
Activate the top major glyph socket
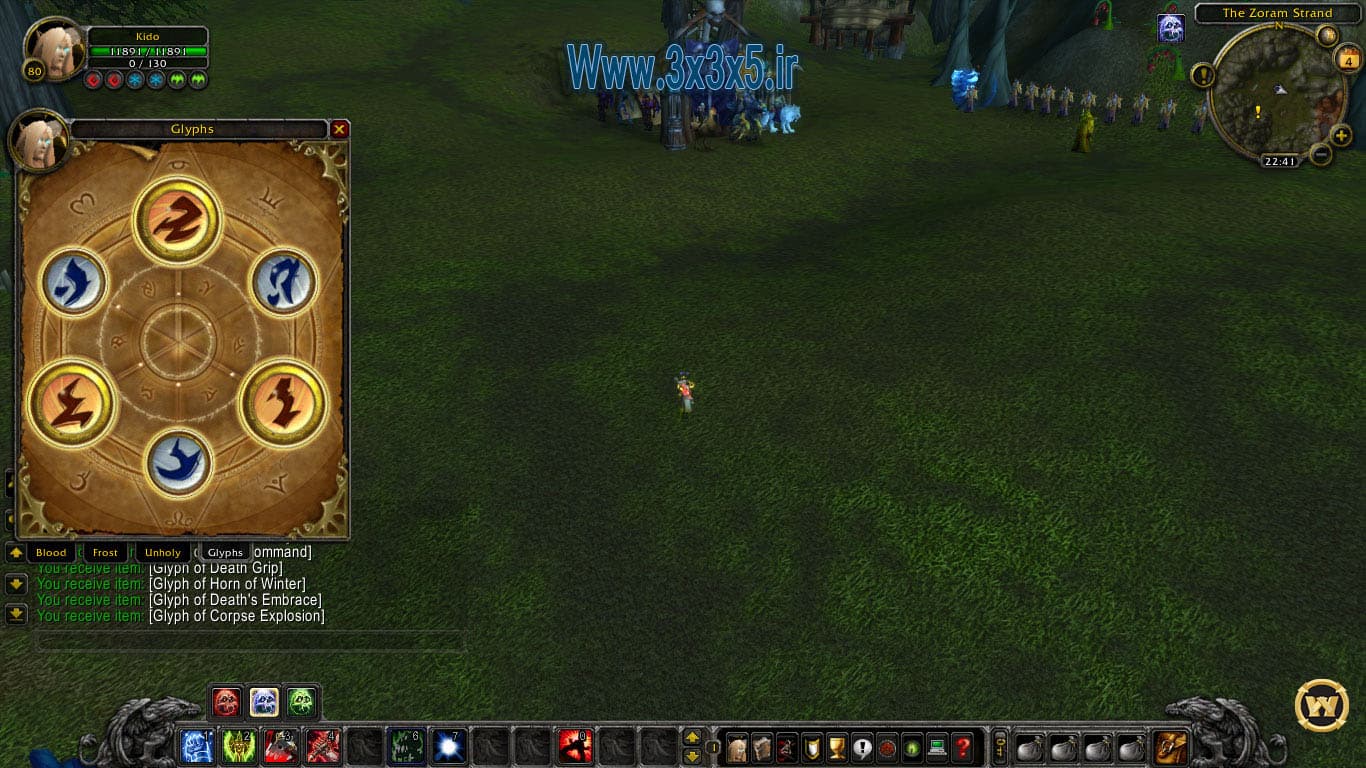tap(176, 220)
